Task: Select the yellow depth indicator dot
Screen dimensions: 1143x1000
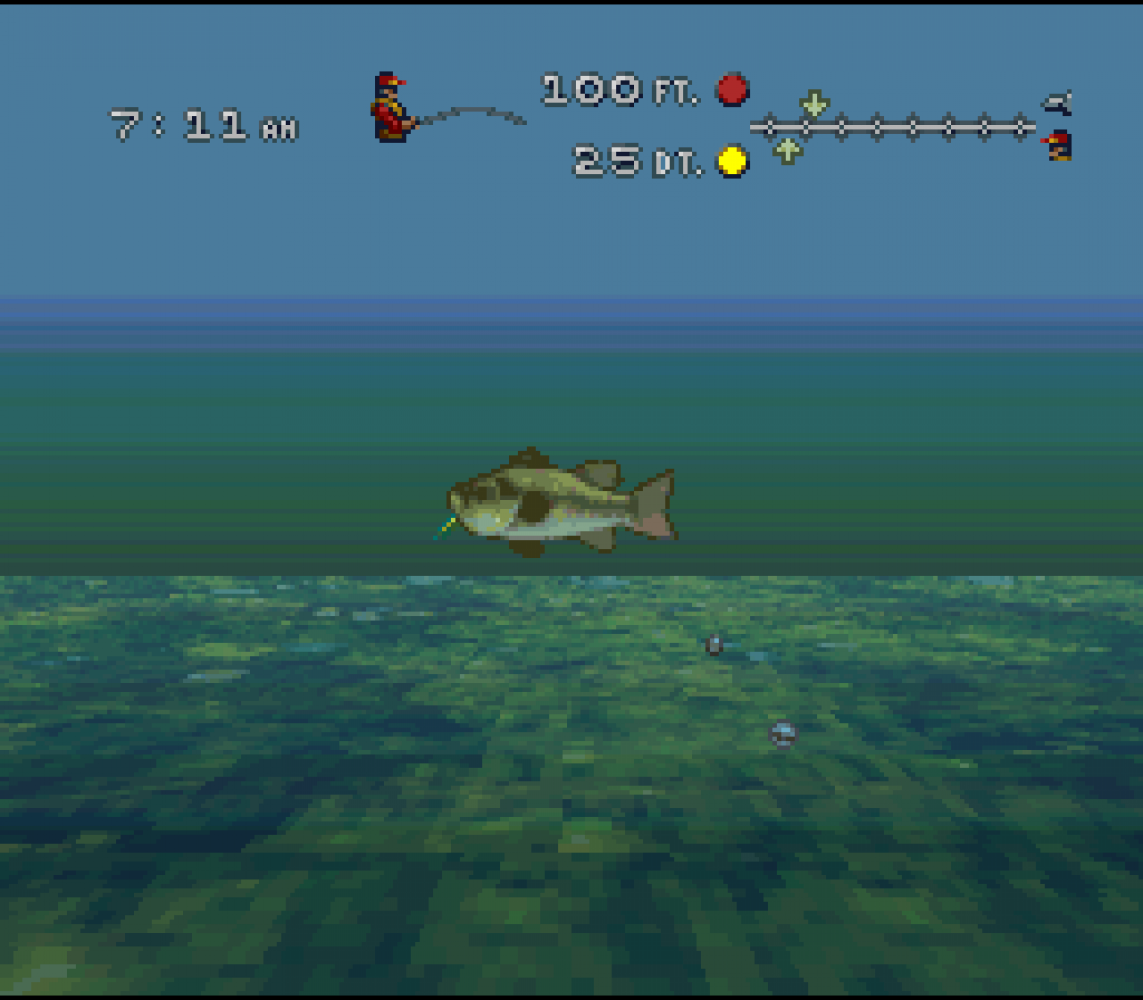Action: click(732, 161)
